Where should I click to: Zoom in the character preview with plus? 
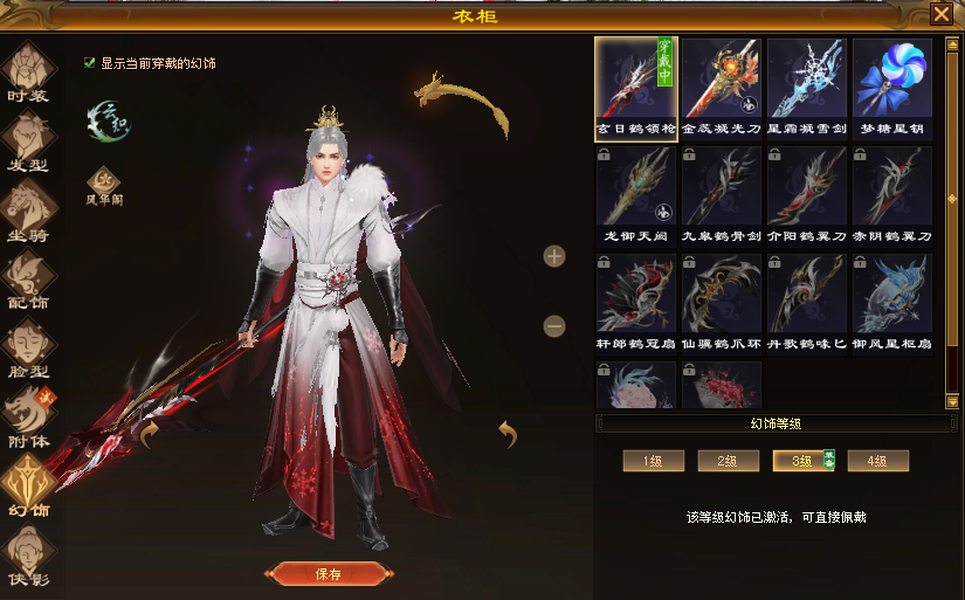pyautogui.click(x=554, y=257)
